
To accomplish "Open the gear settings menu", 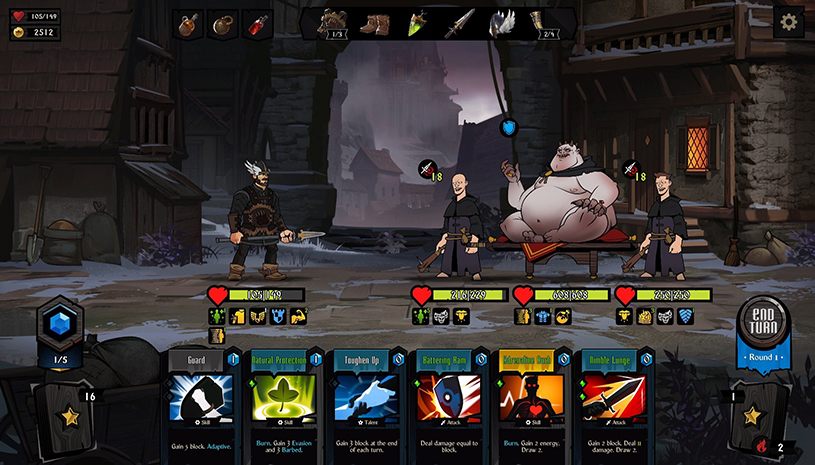I will click(x=788, y=23).
